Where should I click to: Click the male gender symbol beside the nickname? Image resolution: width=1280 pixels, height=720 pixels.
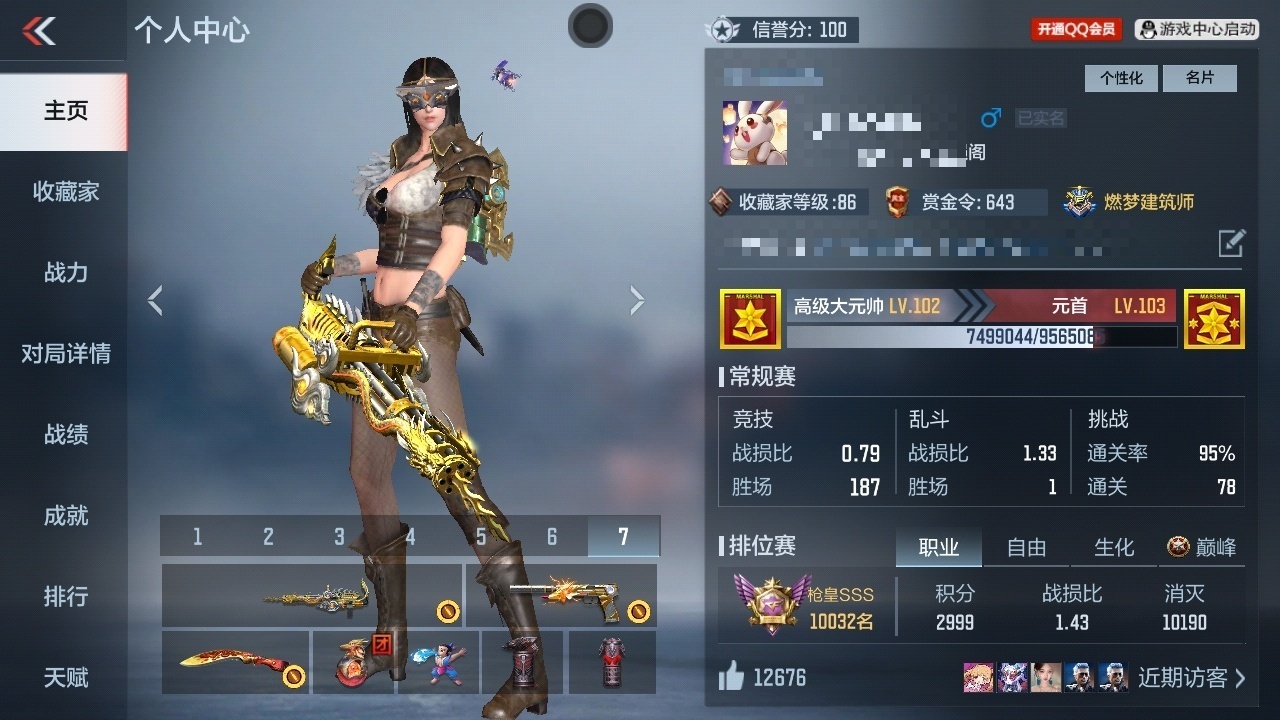pos(990,118)
